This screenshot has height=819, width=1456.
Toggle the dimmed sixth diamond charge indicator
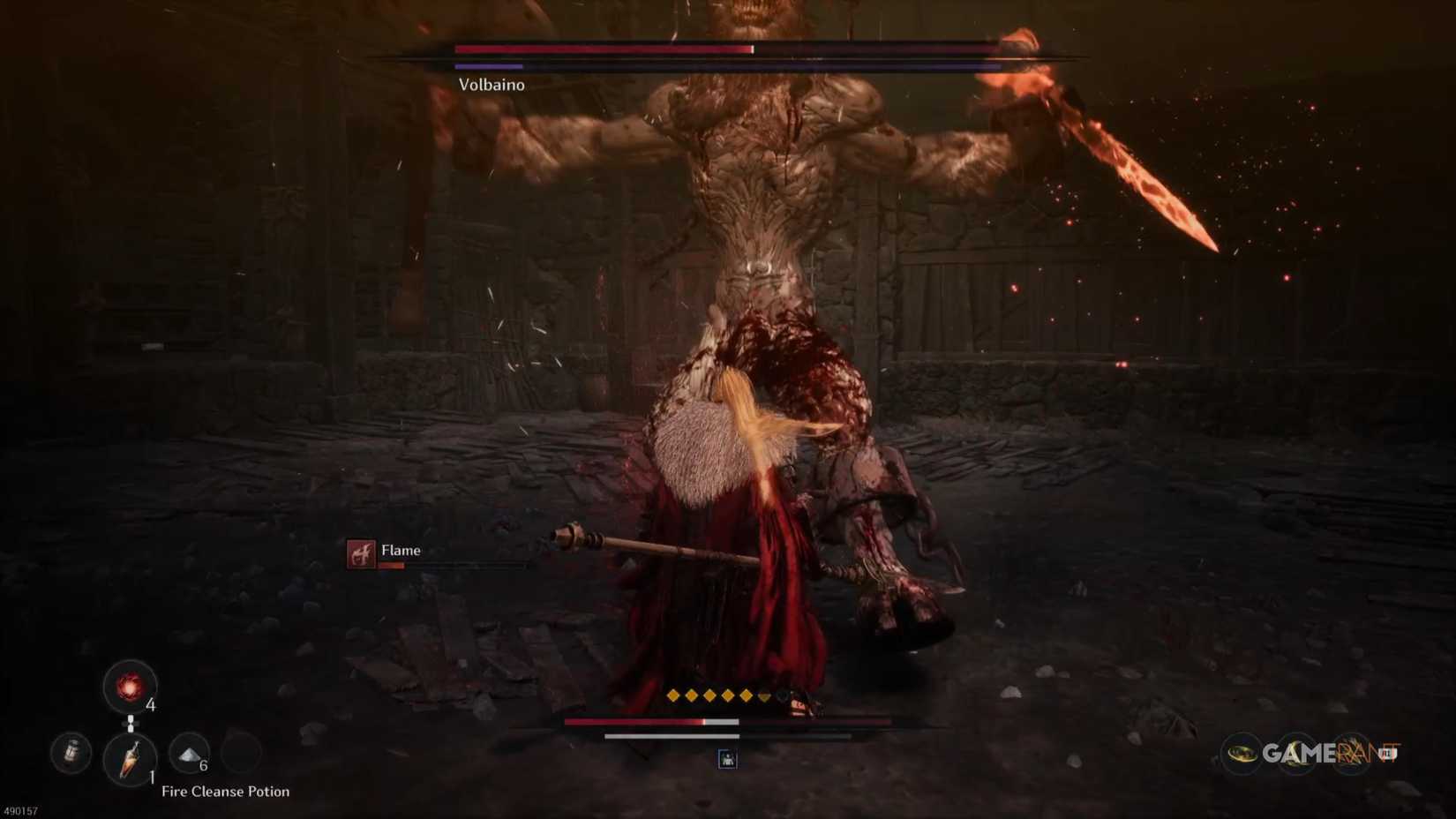pyautogui.click(x=765, y=695)
